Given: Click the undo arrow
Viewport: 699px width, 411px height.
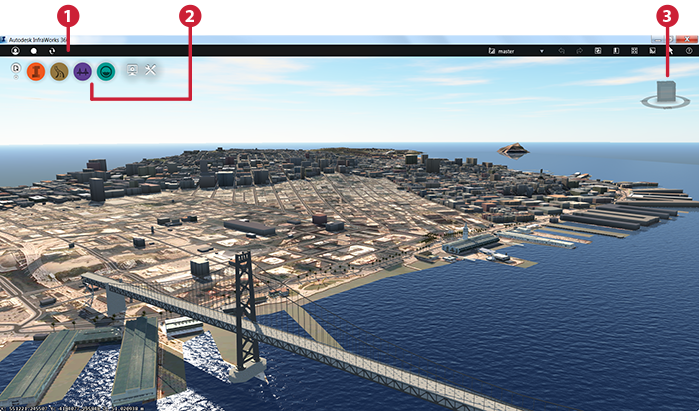Looking at the screenshot, I should (x=562, y=50).
